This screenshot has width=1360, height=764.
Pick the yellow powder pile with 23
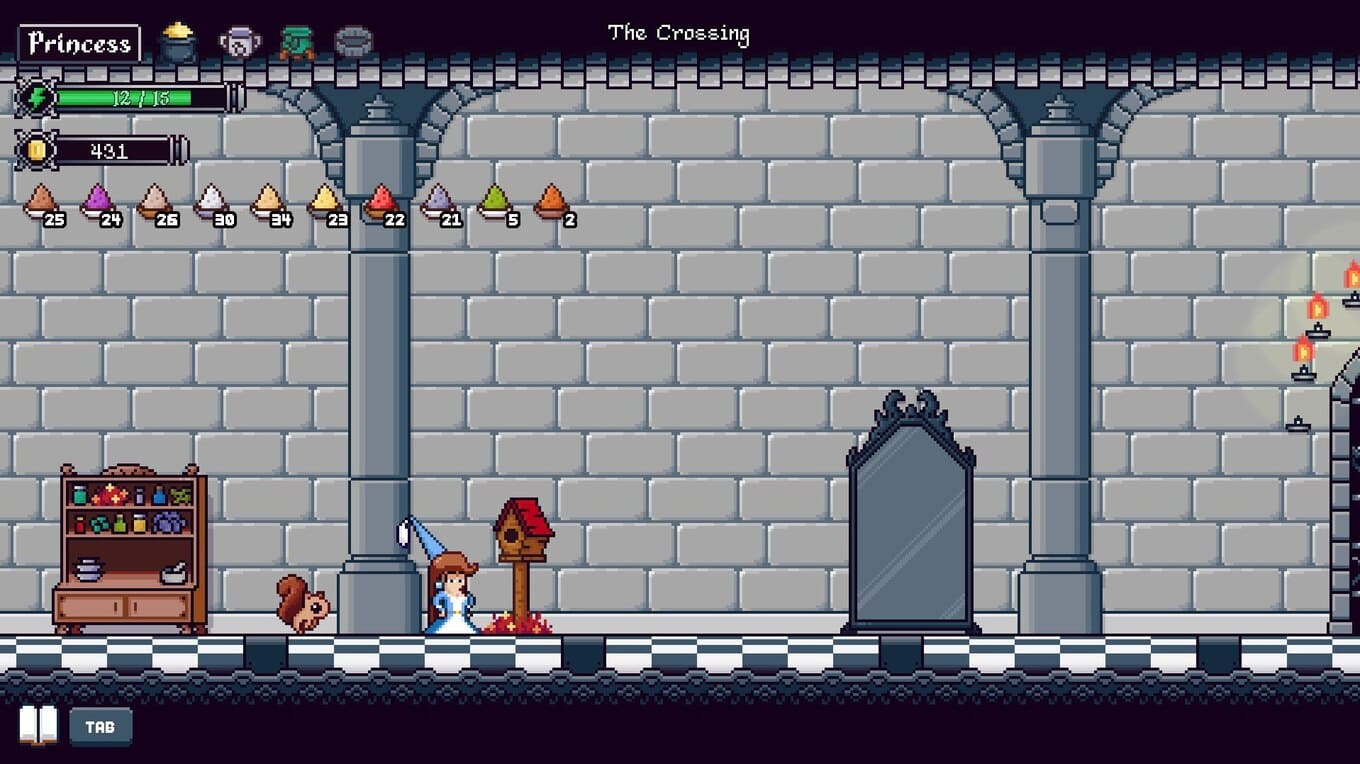pyautogui.click(x=325, y=202)
